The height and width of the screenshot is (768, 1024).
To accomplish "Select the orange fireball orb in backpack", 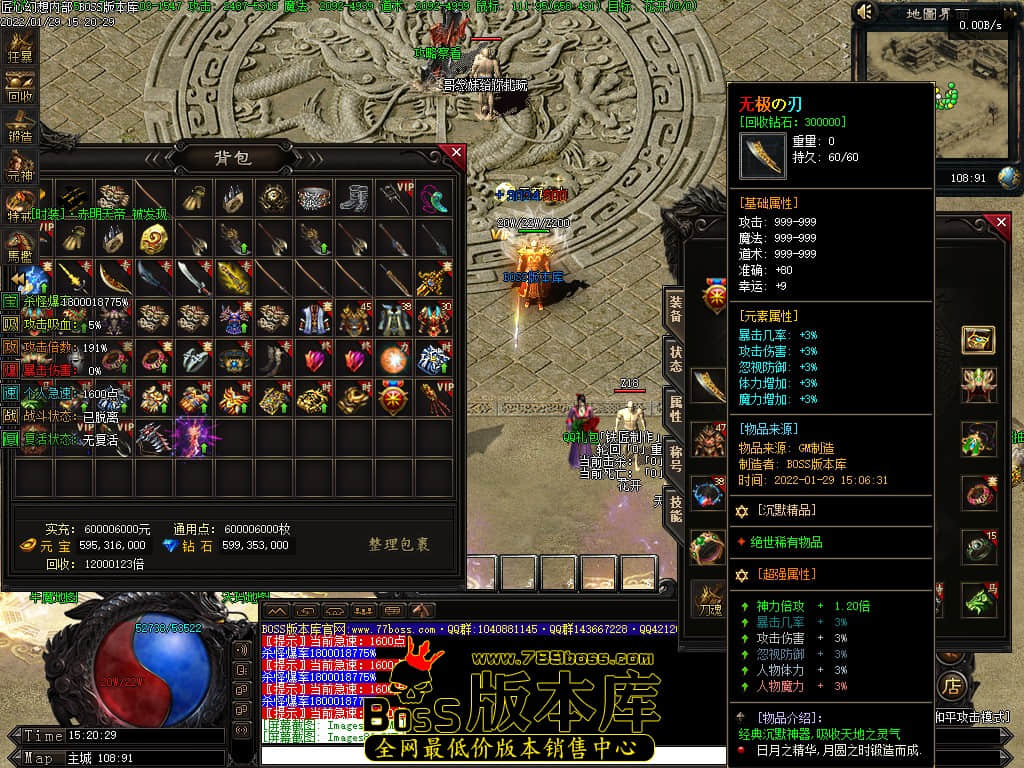I will click(x=393, y=357).
